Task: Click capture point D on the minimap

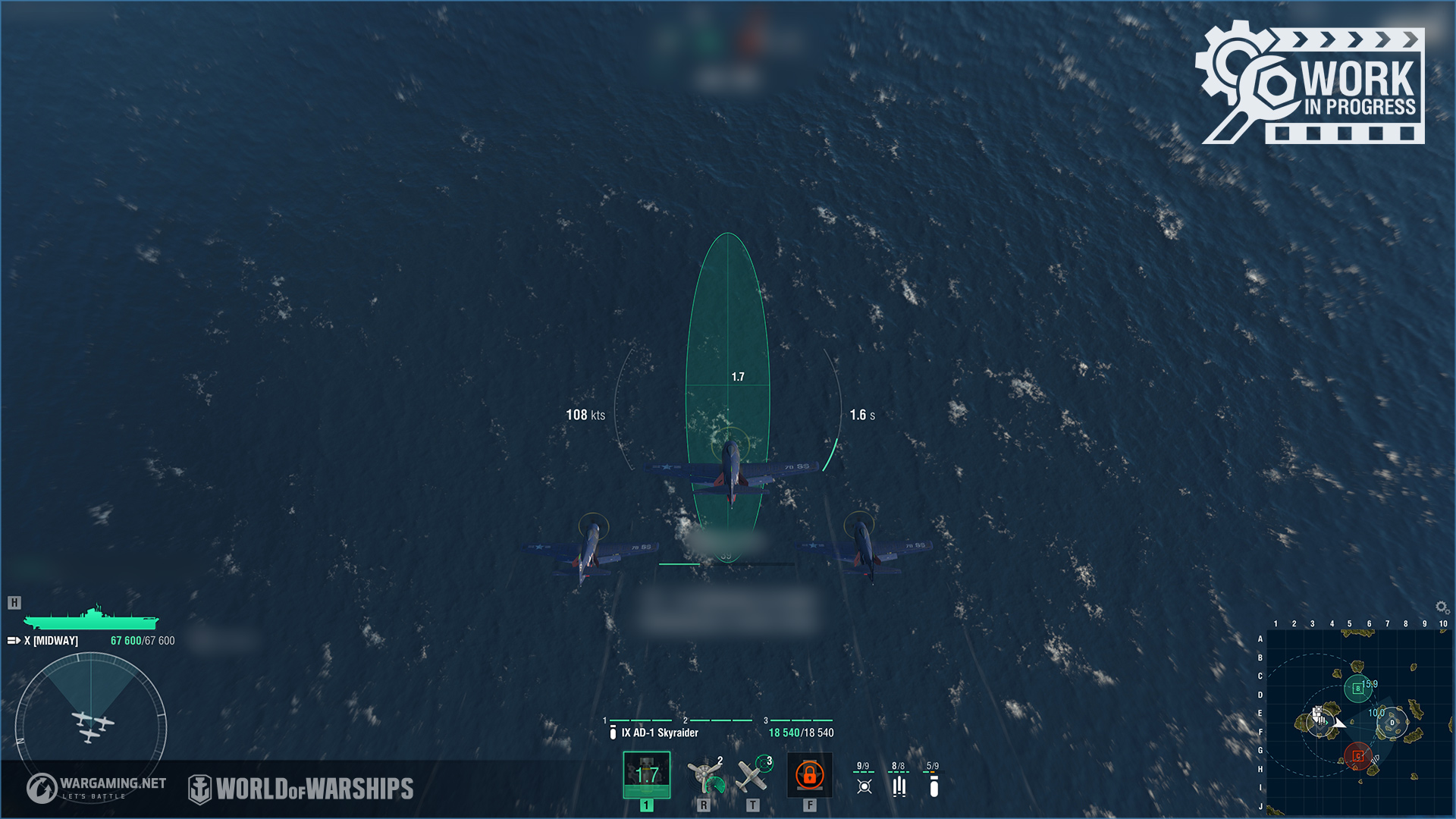Action: pos(1392,722)
